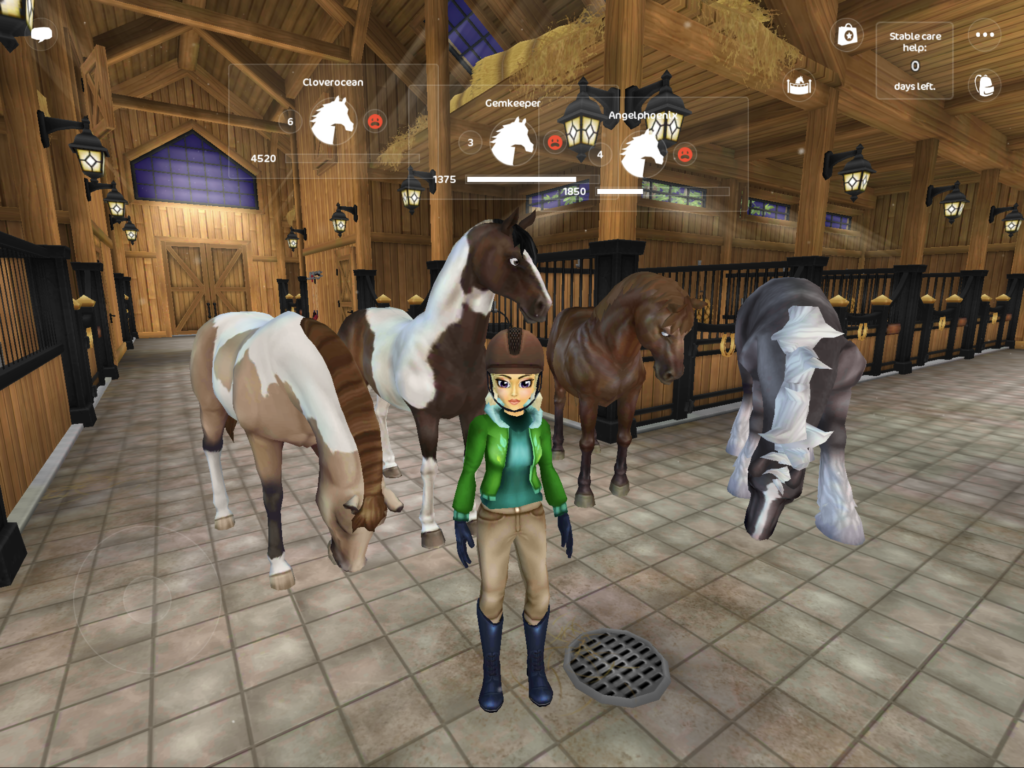Image resolution: width=1024 pixels, height=768 pixels.
Task: Open the horse stable paddock icon
Action: (800, 85)
